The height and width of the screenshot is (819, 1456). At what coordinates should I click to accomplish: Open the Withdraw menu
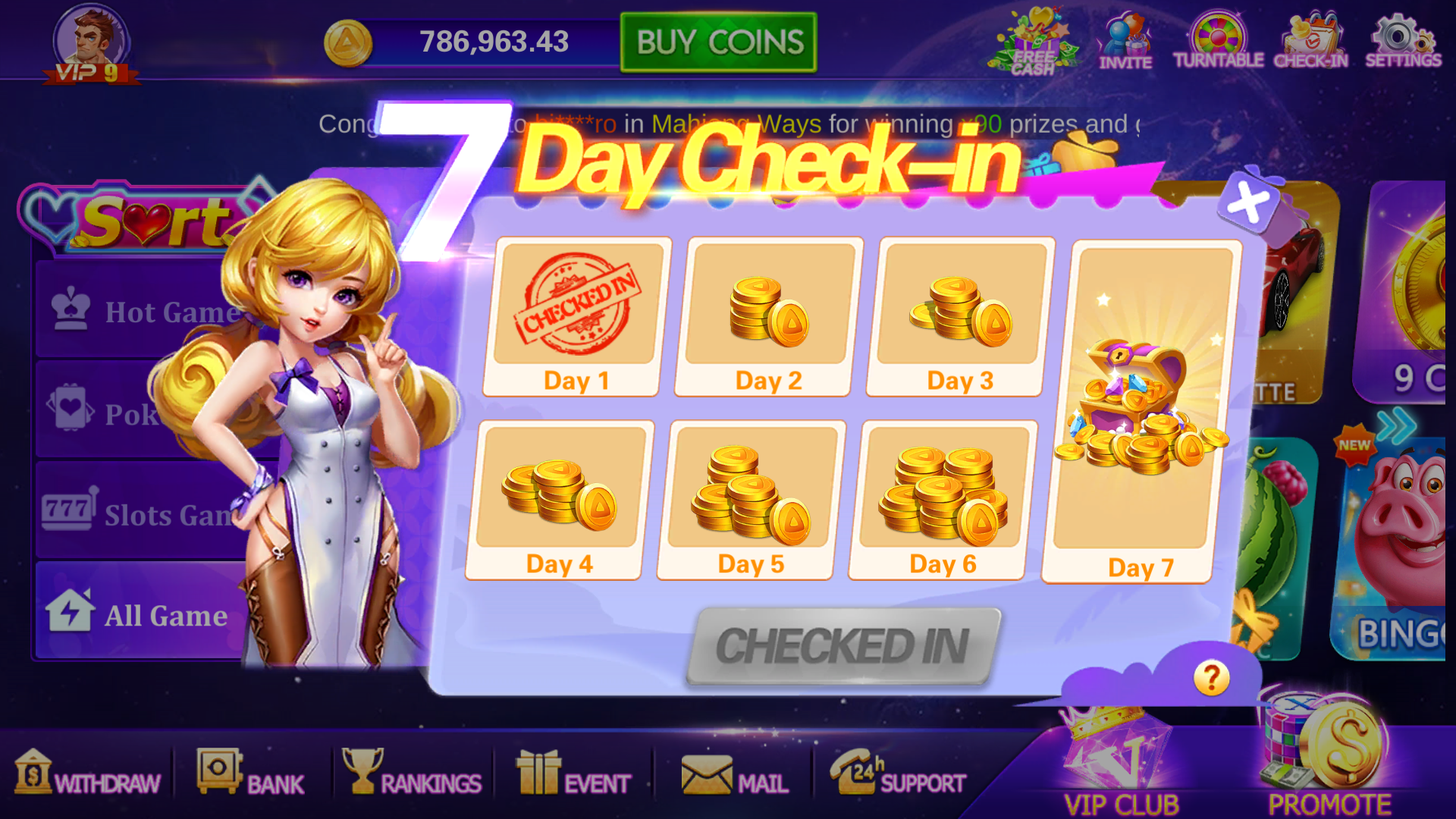point(88,774)
